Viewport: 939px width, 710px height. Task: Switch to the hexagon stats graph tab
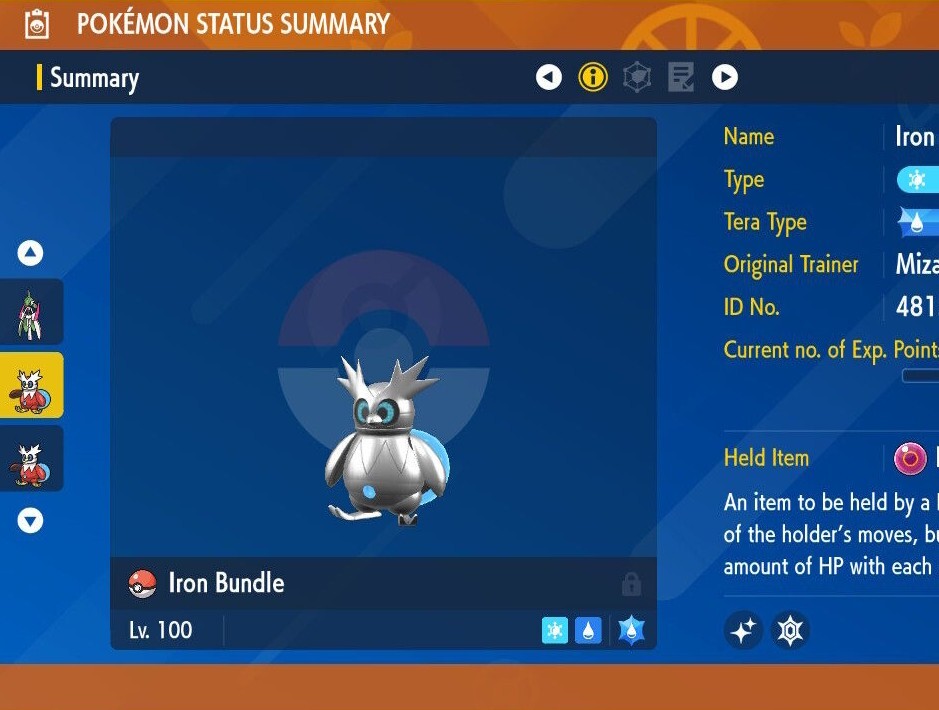(x=637, y=77)
